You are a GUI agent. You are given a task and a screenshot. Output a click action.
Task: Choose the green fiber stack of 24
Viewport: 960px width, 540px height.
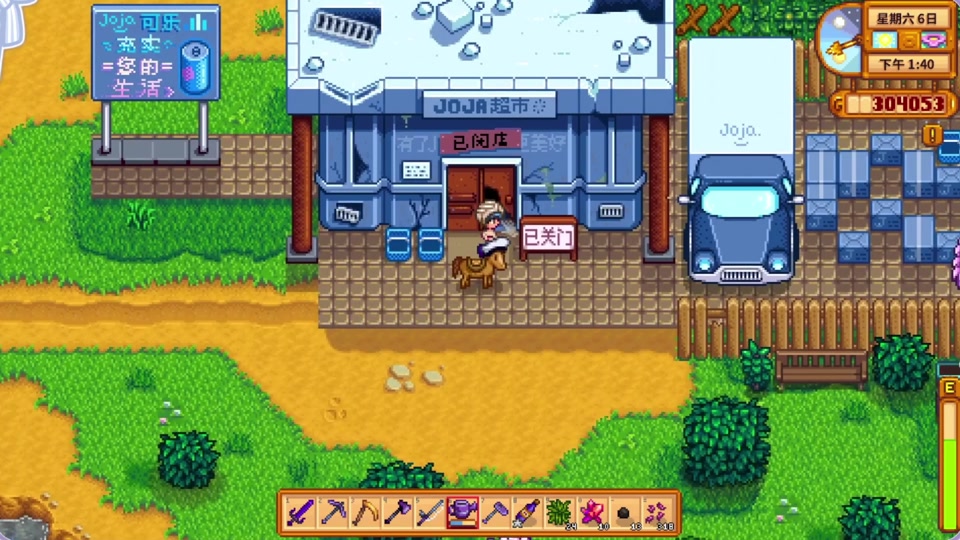pyautogui.click(x=559, y=512)
